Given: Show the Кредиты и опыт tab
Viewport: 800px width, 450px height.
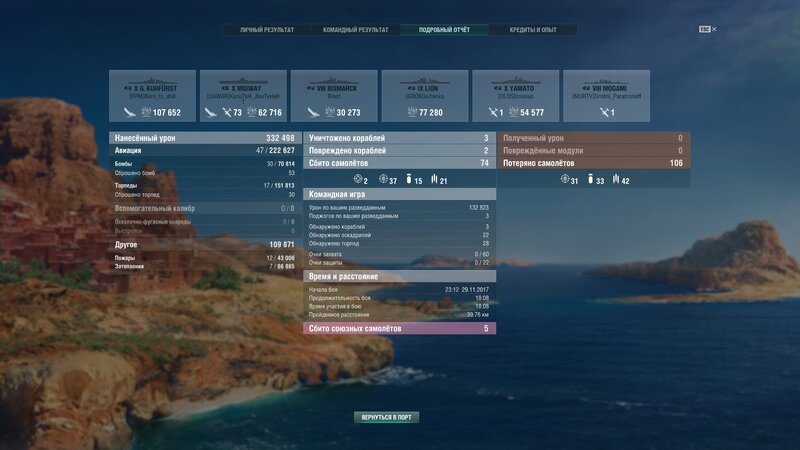Looking at the screenshot, I should pos(533,30).
